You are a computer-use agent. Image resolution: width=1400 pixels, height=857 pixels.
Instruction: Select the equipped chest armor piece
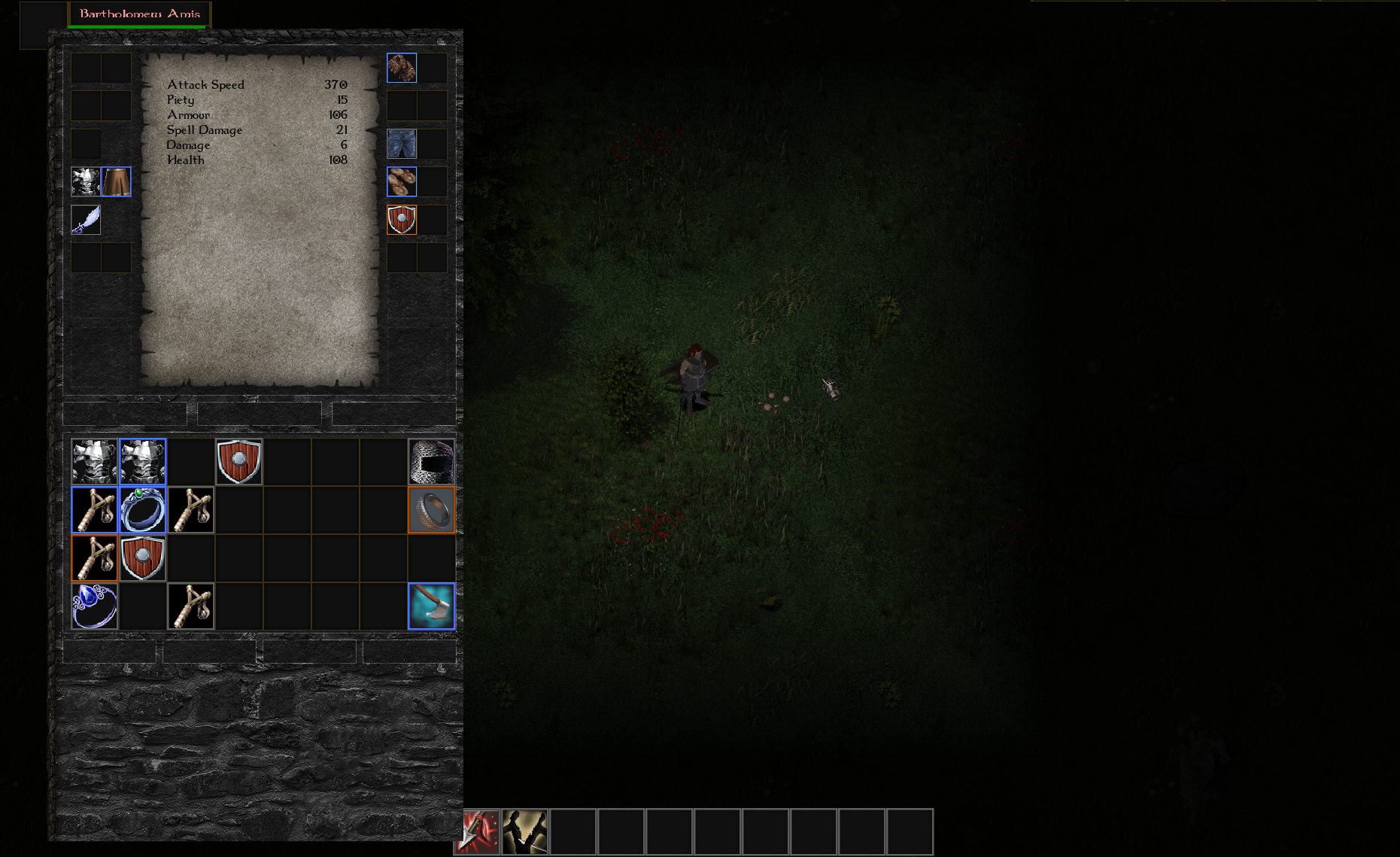pyautogui.click(x=85, y=181)
